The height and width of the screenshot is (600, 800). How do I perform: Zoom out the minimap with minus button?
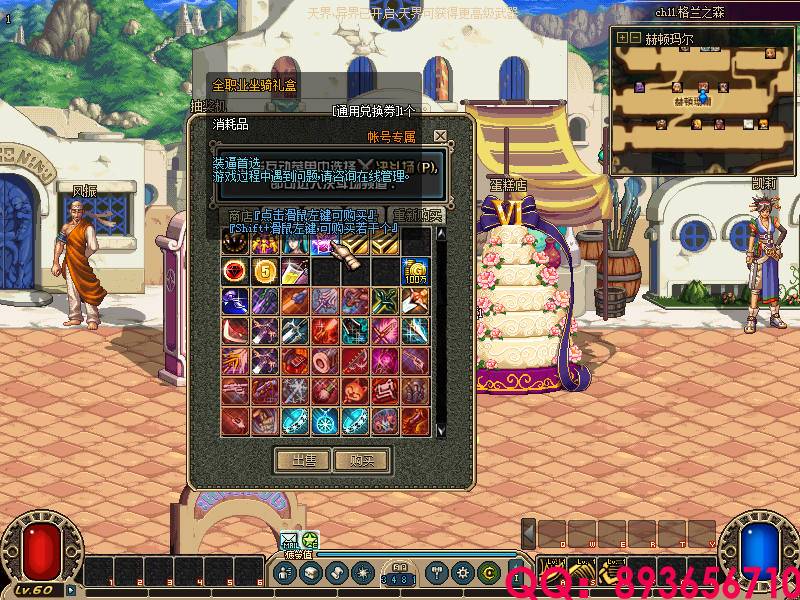click(634, 37)
